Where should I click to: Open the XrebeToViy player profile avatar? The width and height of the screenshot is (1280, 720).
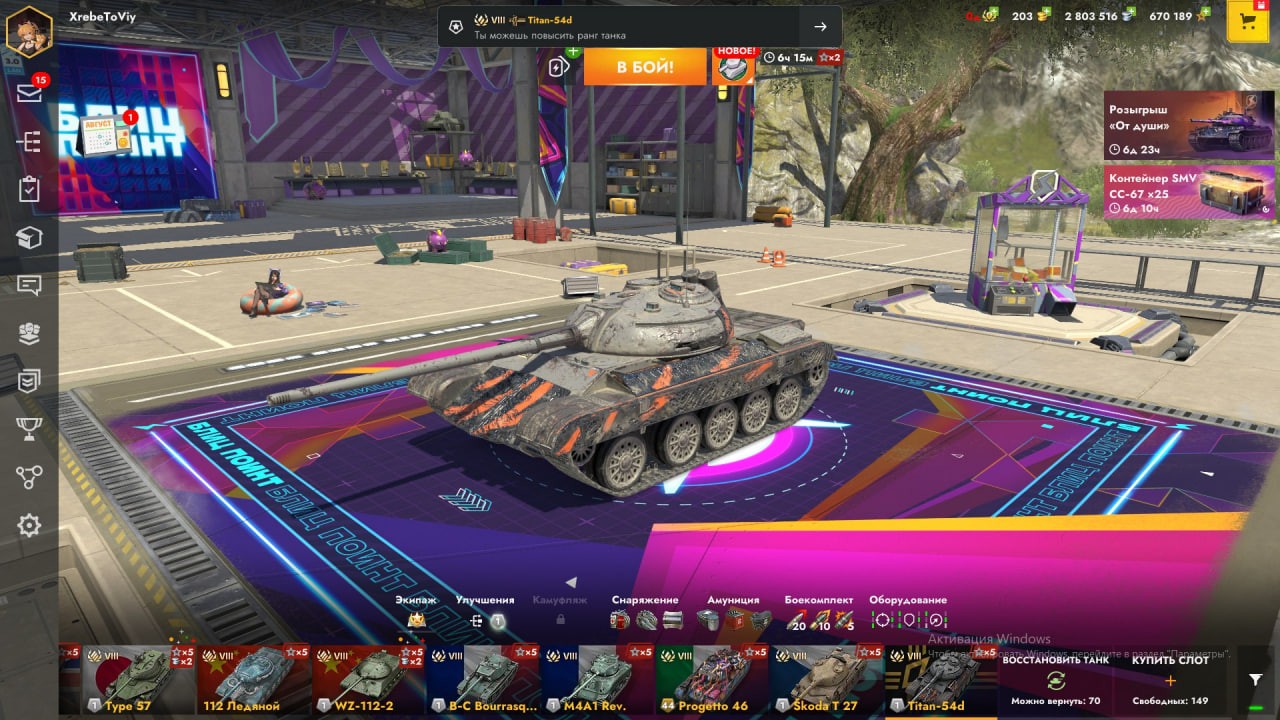pyautogui.click(x=29, y=31)
